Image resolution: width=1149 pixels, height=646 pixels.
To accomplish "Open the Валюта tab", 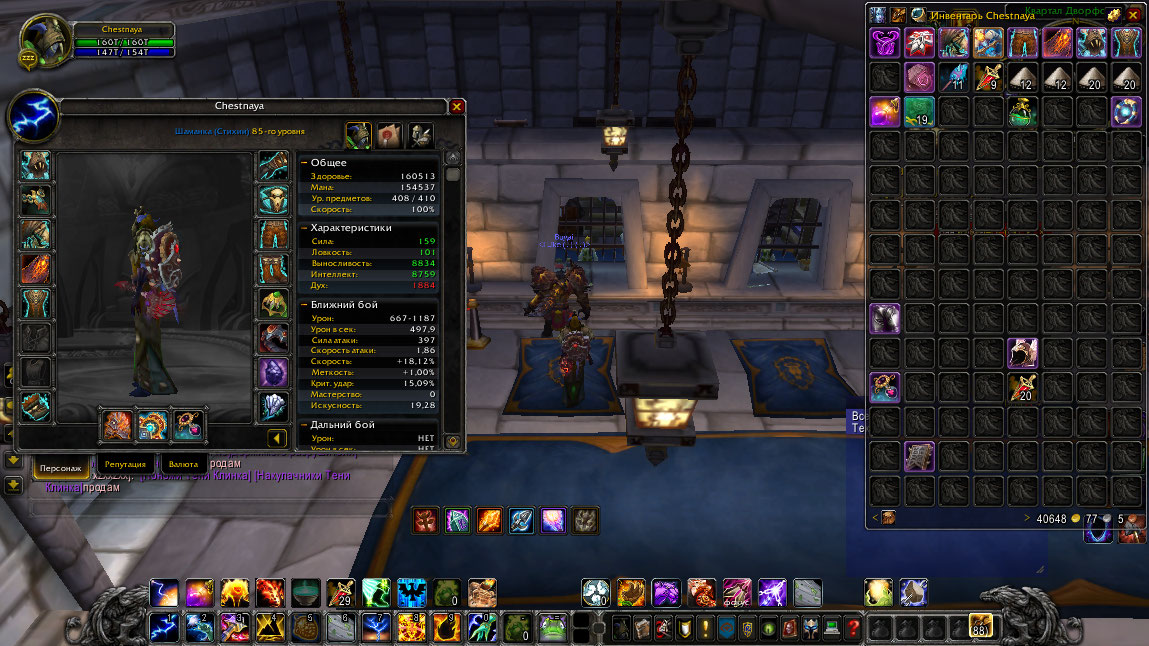I will pos(183,465).
